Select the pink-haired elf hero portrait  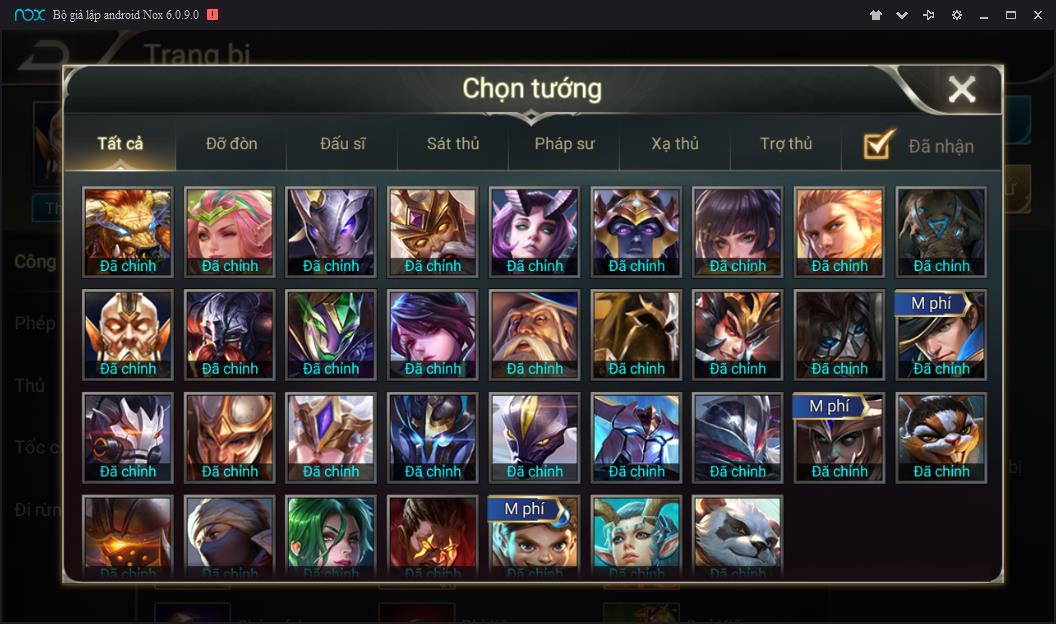[230, 231]
